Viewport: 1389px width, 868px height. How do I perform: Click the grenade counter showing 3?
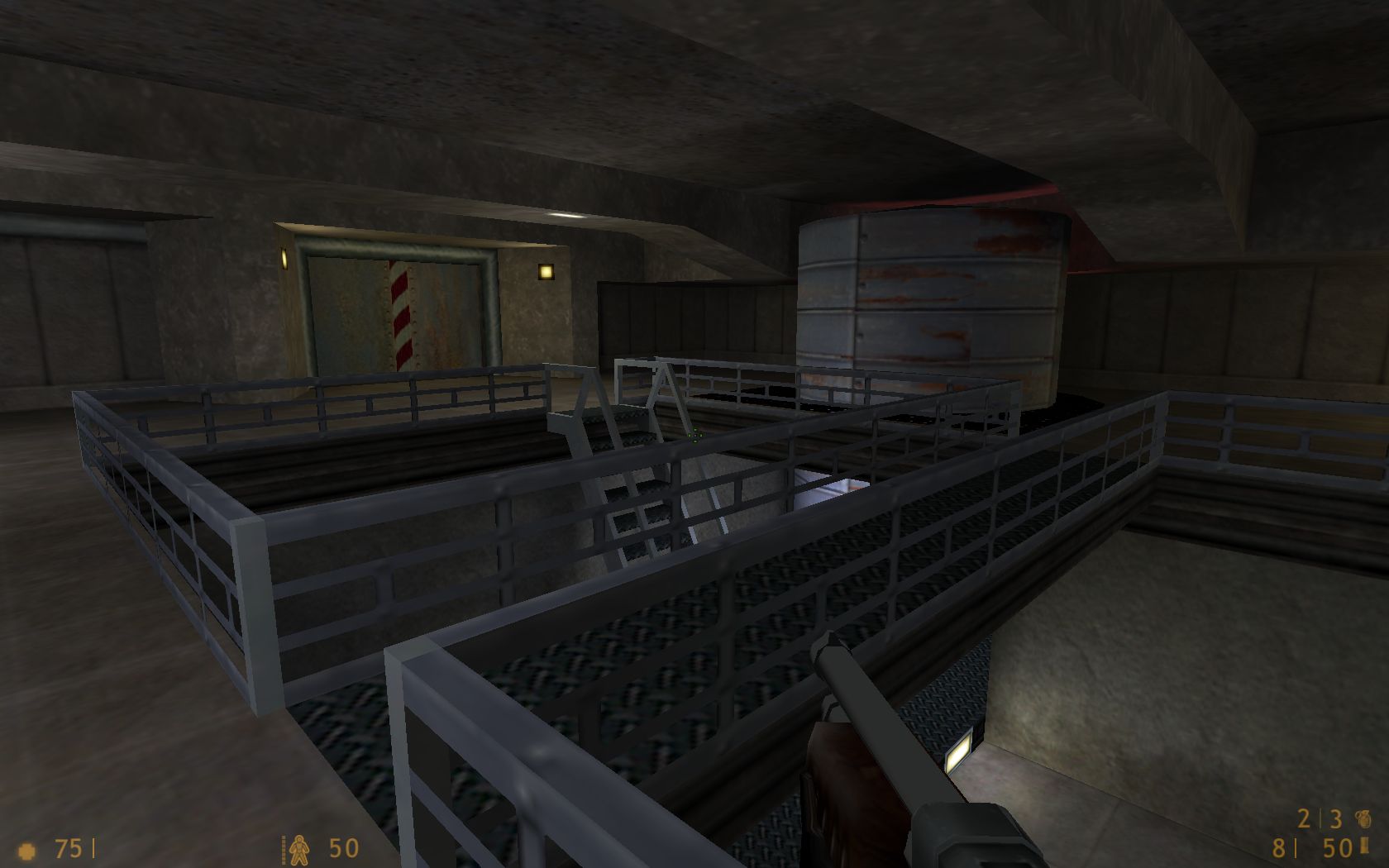(1334, 818)
